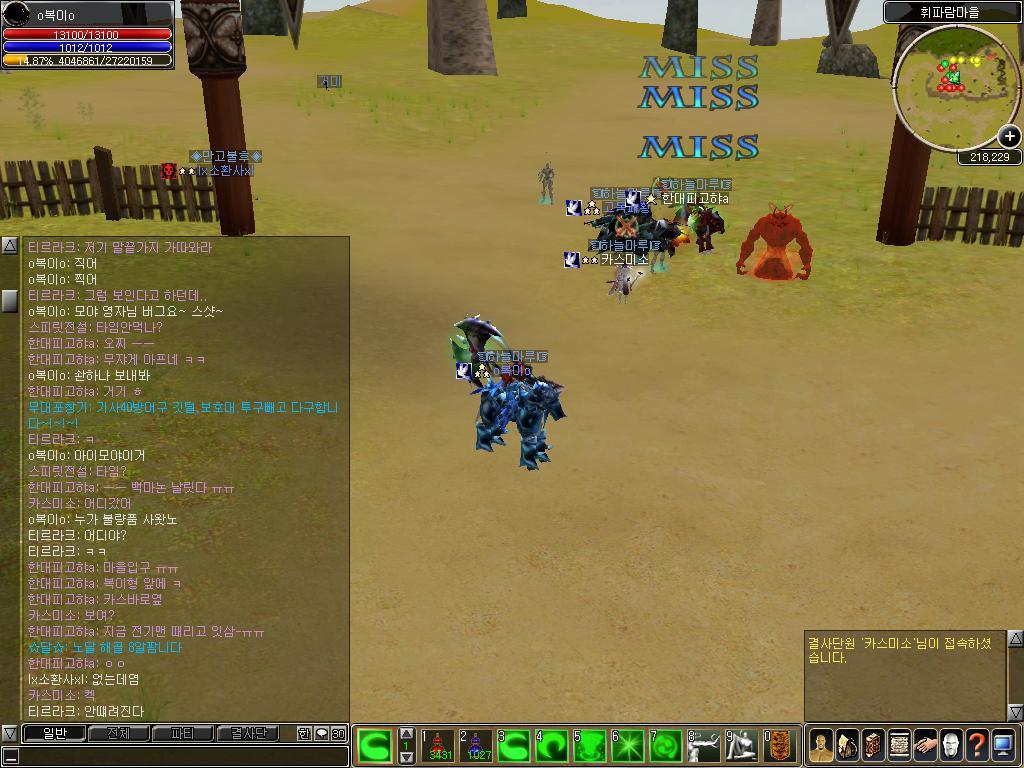Select the 결사단 chat tab
1024x768 pixels.
pyautogui.click(x=247, y=734)
